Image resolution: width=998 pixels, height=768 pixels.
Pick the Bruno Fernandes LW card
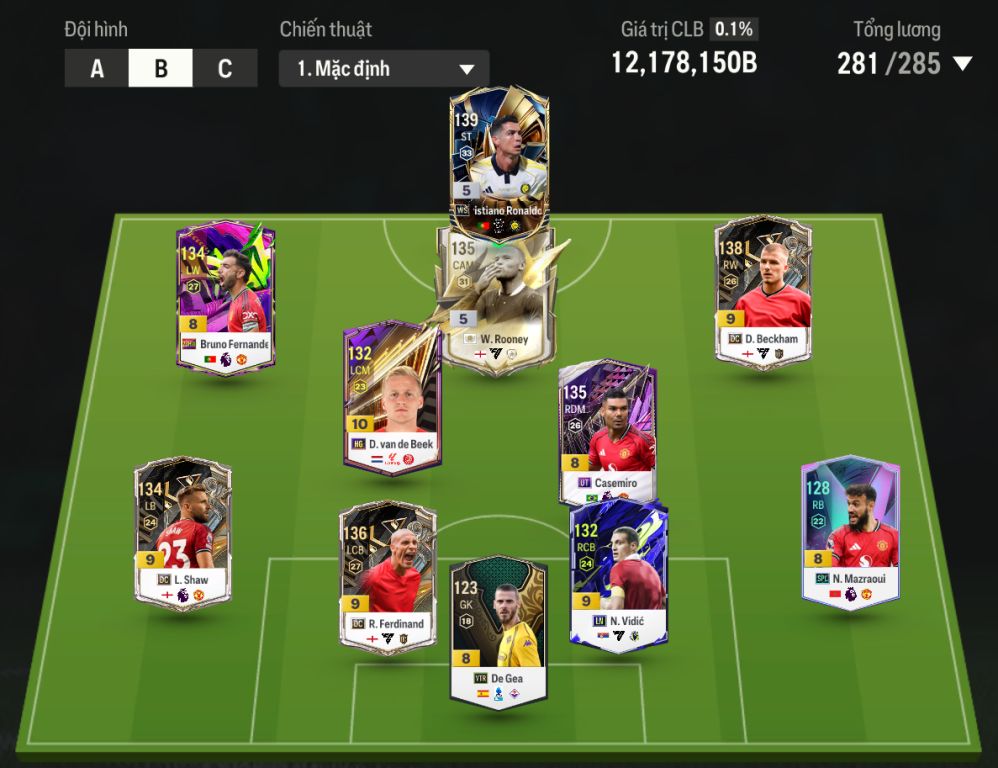(x=225, y=297)
